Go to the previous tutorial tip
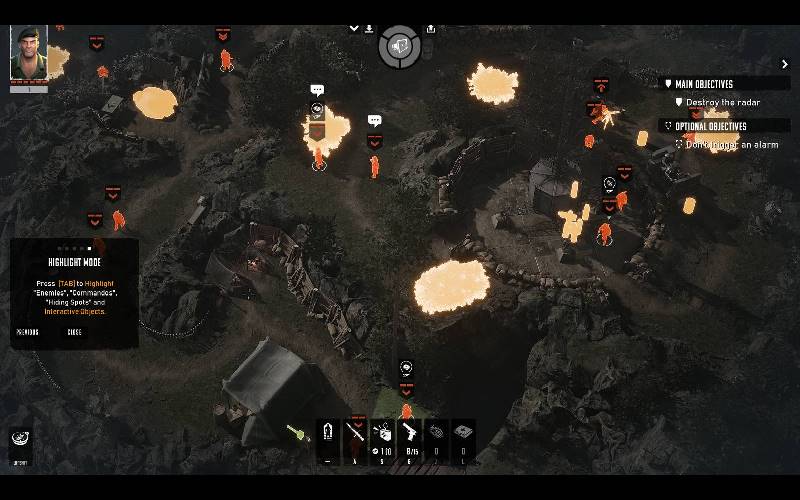Screen dimensions: 800x500 (x=28, y=332)
